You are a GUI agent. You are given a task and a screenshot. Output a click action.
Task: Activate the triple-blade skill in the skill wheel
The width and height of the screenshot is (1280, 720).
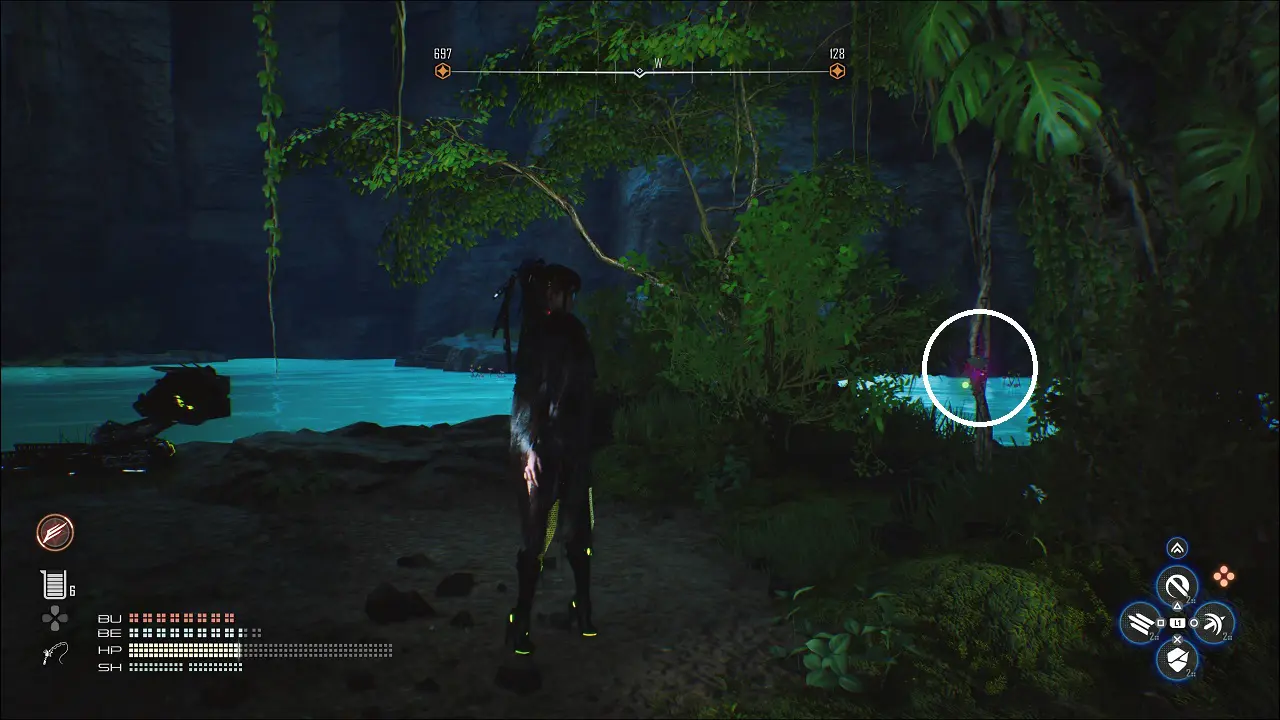pyautogui.click(x=1141, y=623)
